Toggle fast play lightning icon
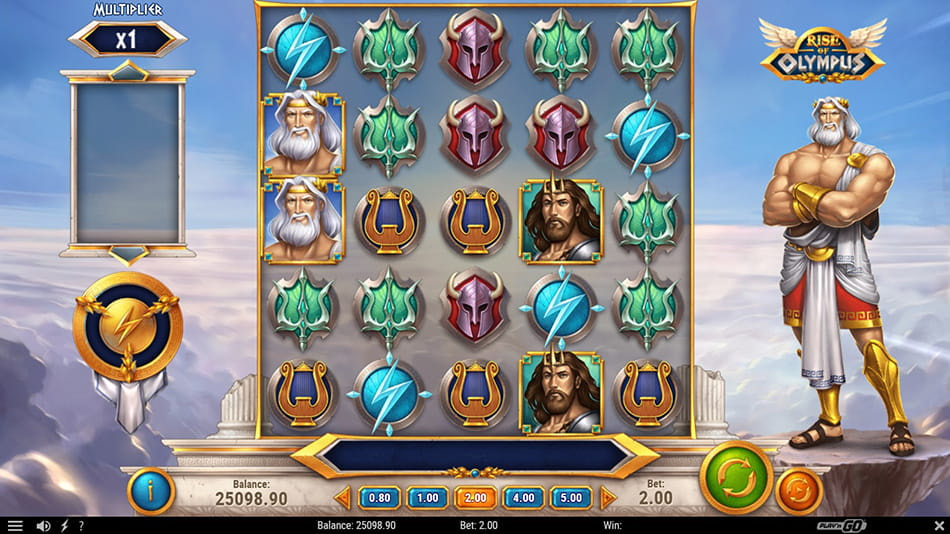The width and height of the screenshot is (950, 534). pos(65,526)
